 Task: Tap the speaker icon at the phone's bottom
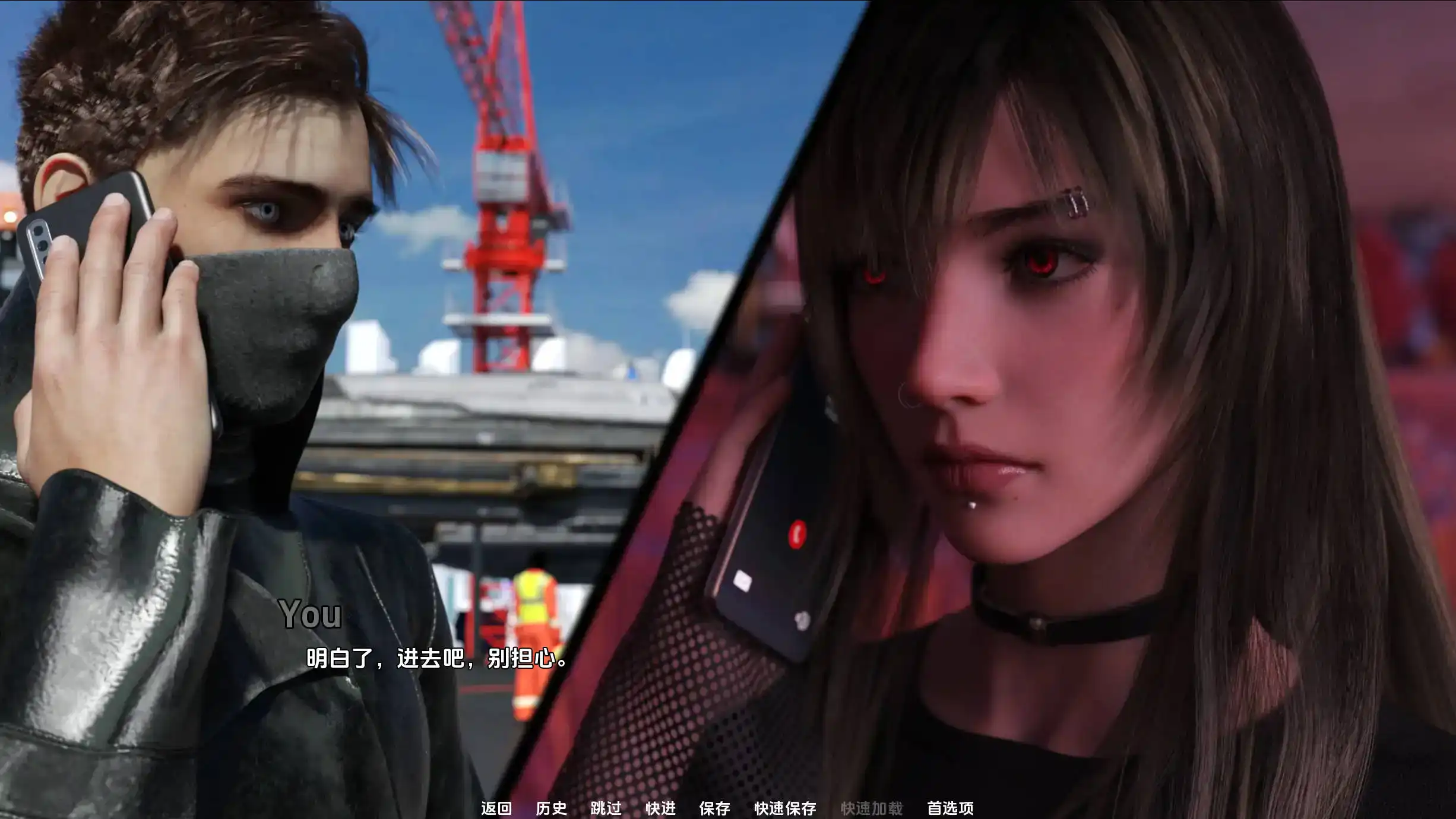[802, 620]
